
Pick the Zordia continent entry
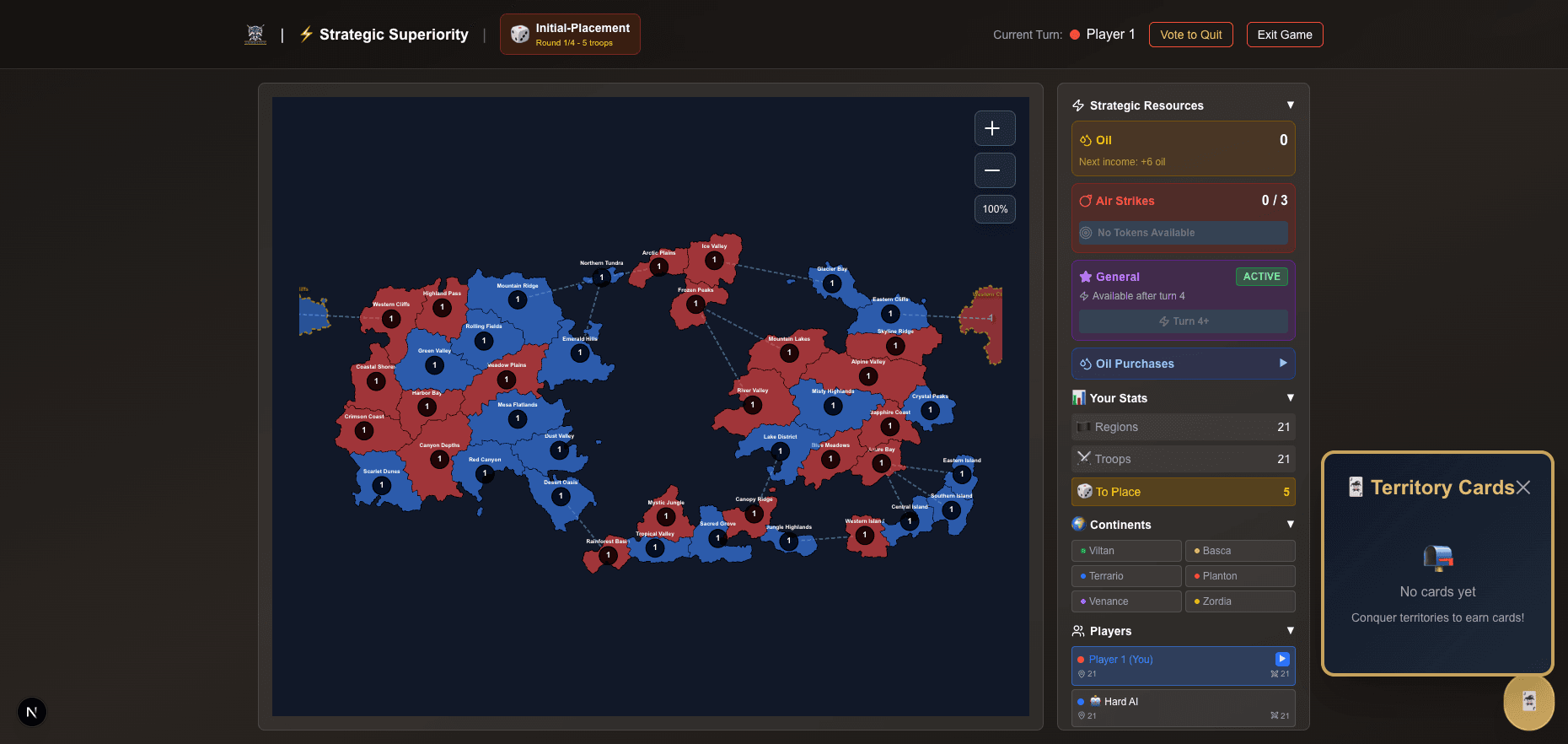point(1239,601)
